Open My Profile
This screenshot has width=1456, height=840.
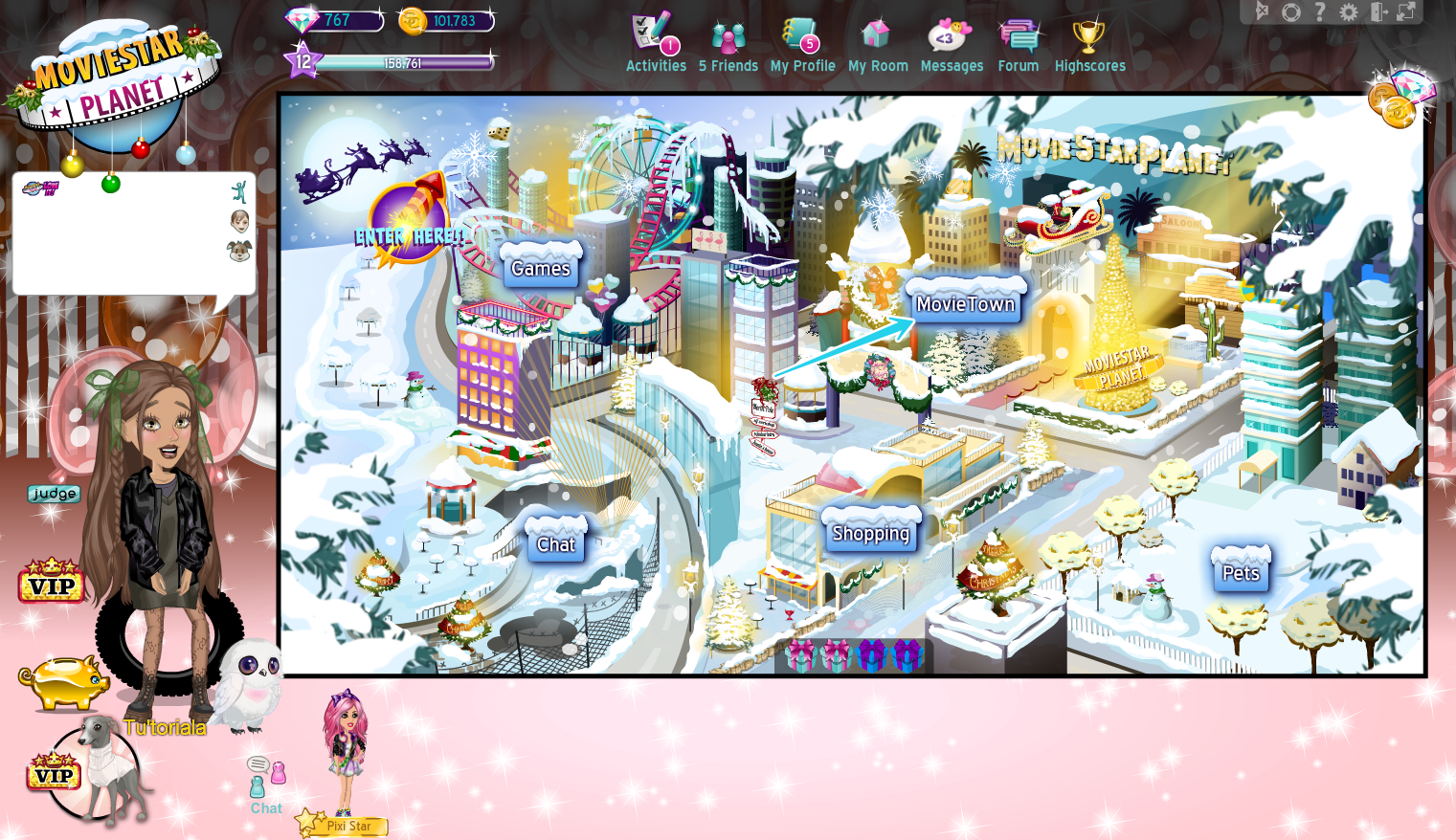point(802,38)
